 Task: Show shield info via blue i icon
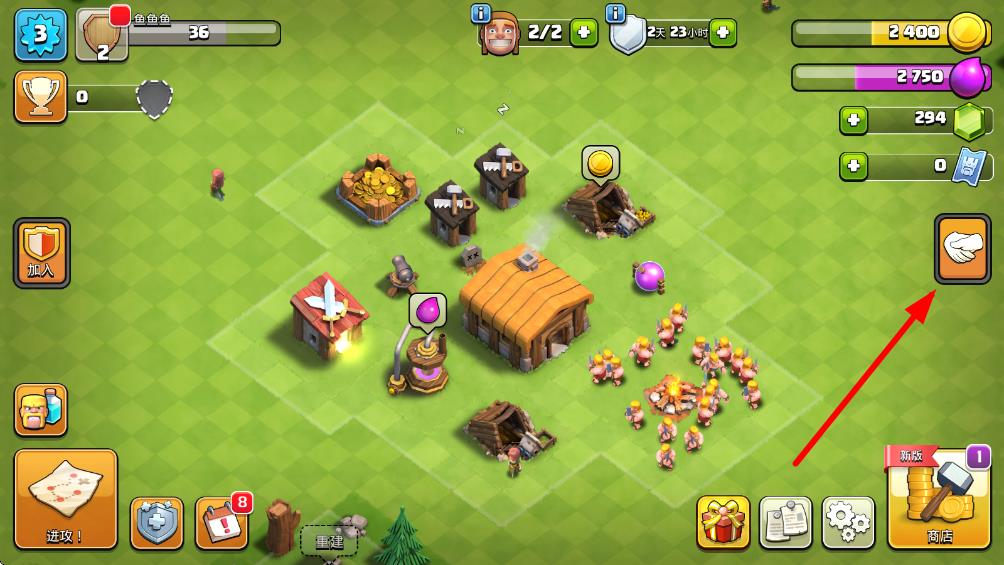[616, 13]
